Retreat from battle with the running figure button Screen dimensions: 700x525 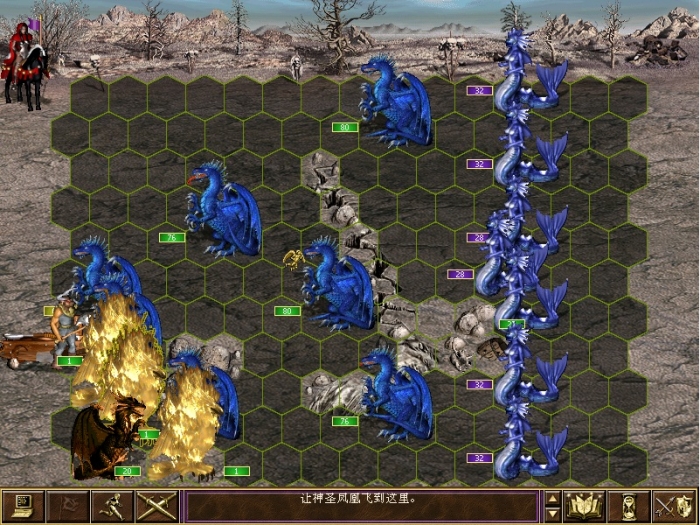coord(110,506)
